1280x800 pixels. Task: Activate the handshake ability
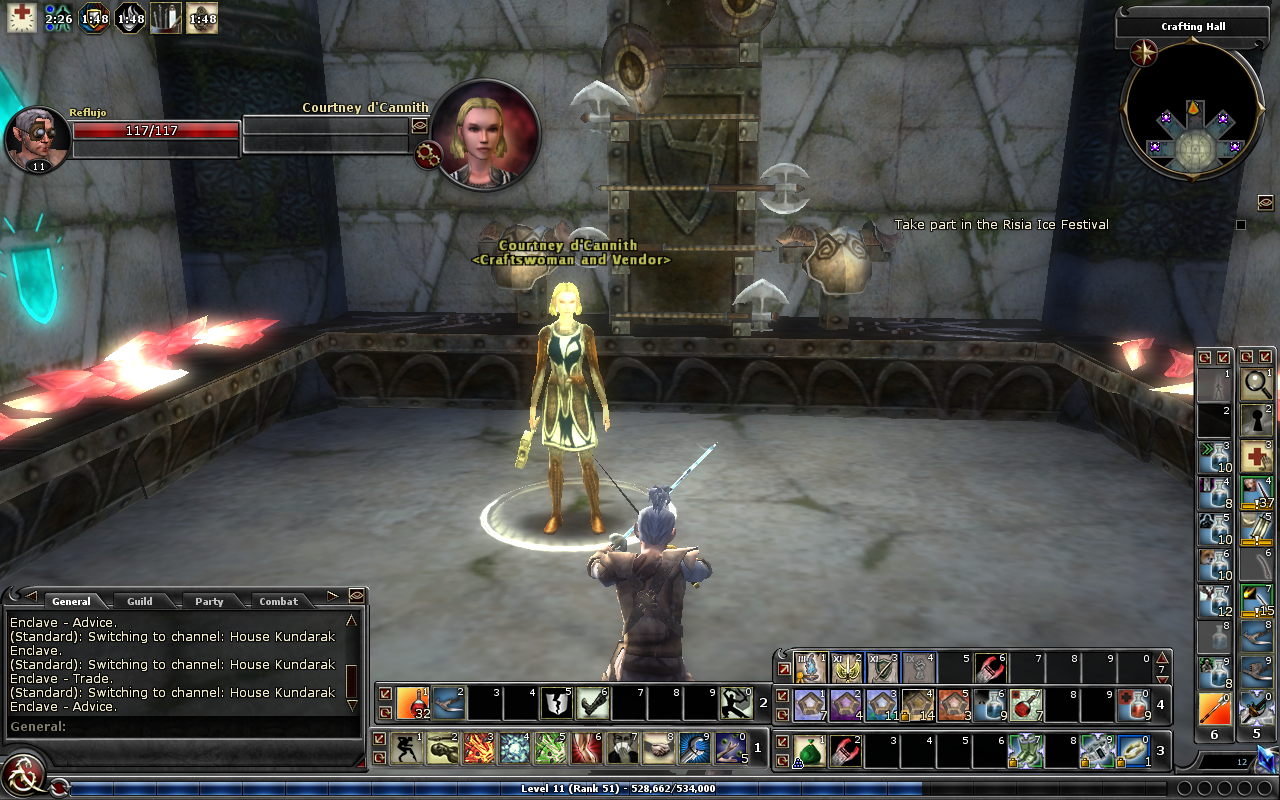[657, 748]
